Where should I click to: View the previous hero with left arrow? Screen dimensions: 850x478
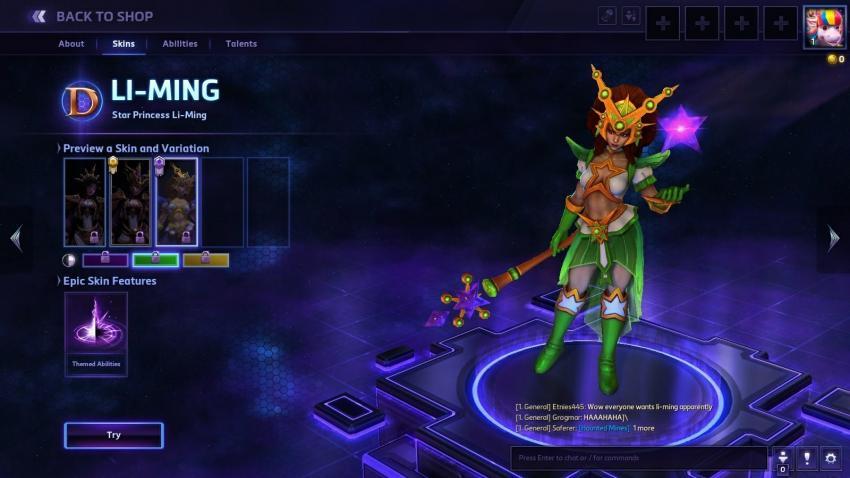[x=15, y=238]
